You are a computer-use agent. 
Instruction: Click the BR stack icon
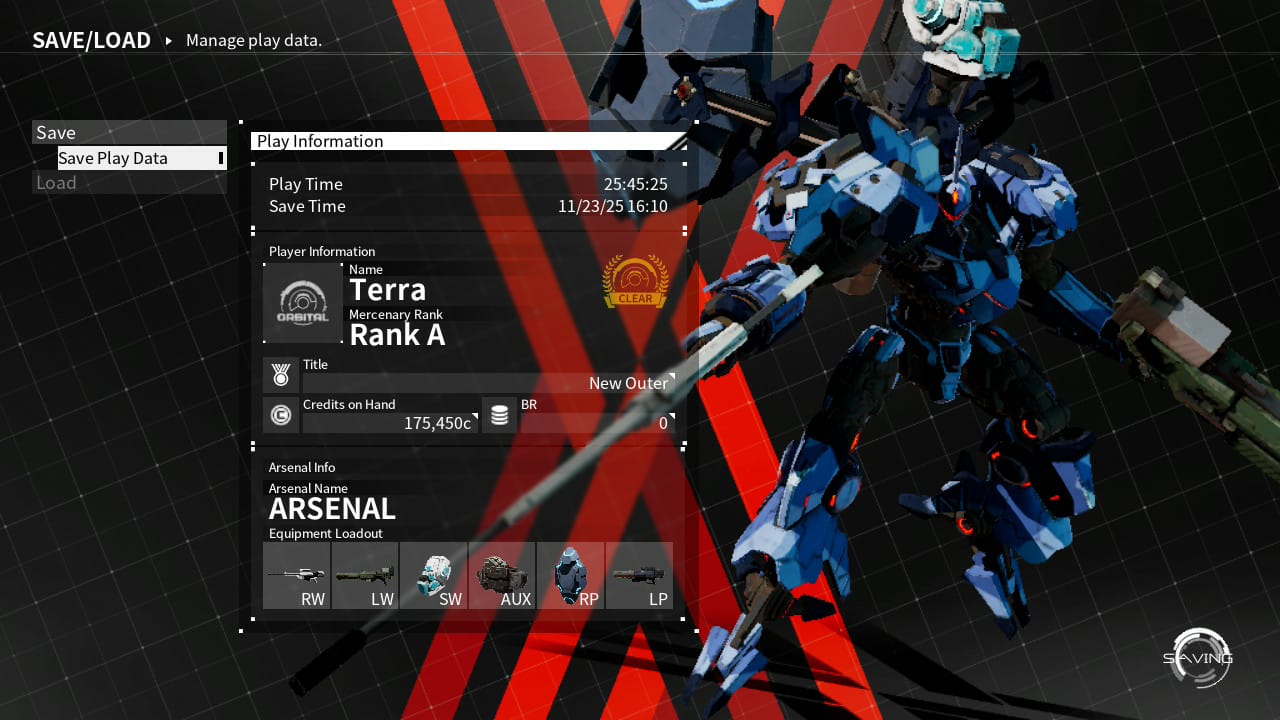[499, 415]
